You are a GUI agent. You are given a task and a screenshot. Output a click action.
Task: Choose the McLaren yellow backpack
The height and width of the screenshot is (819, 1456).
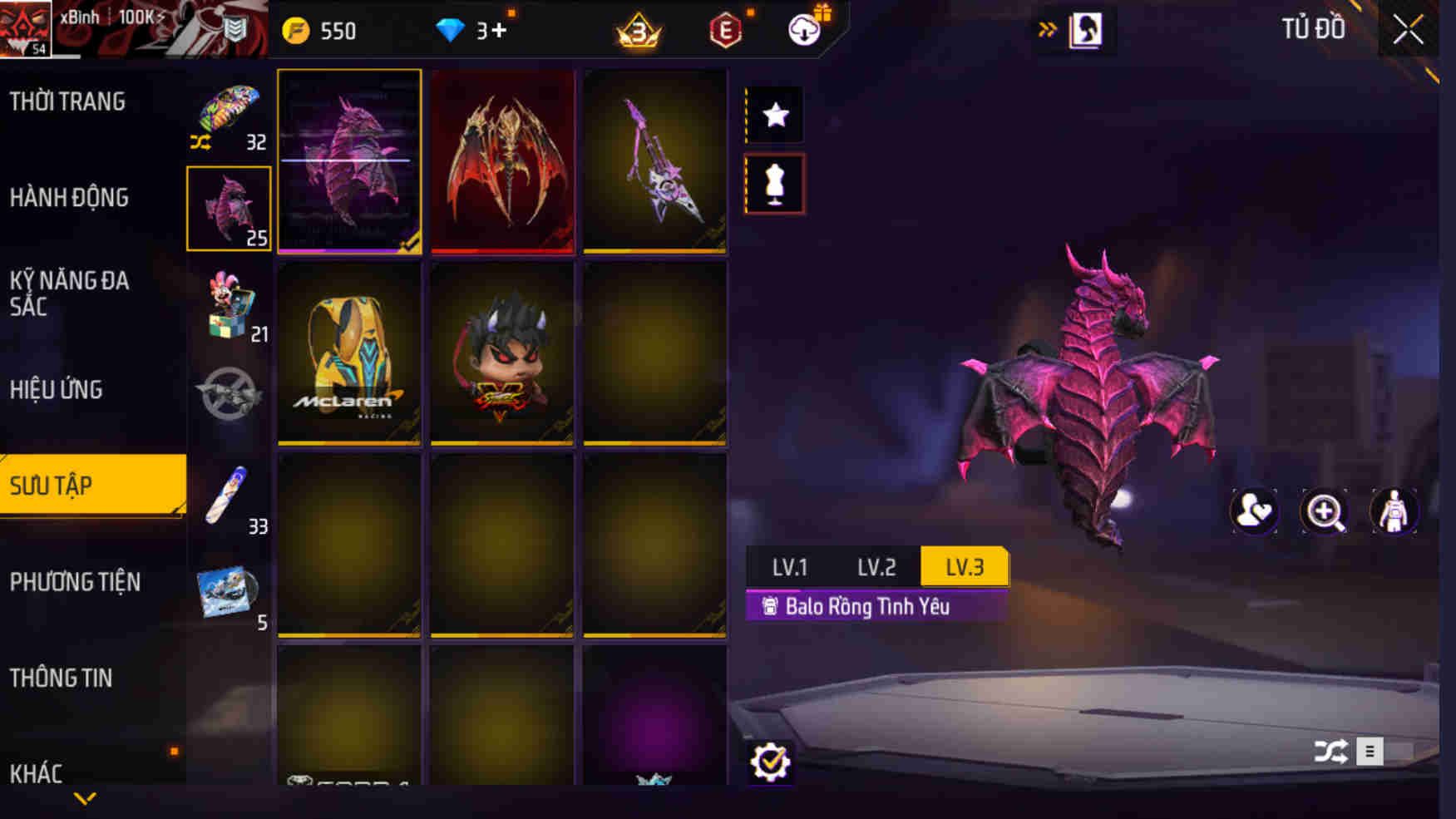pos(349,353)
